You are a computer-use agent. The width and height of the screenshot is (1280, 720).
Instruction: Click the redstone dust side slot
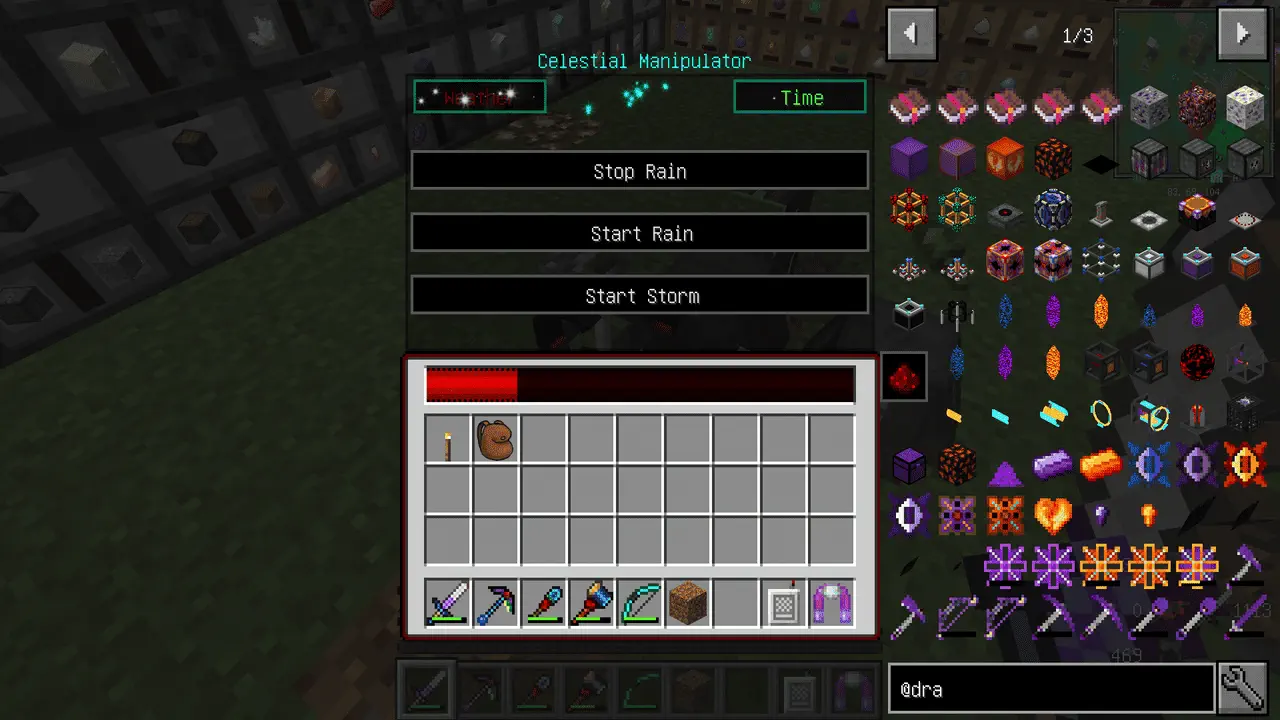click(904, 376)
